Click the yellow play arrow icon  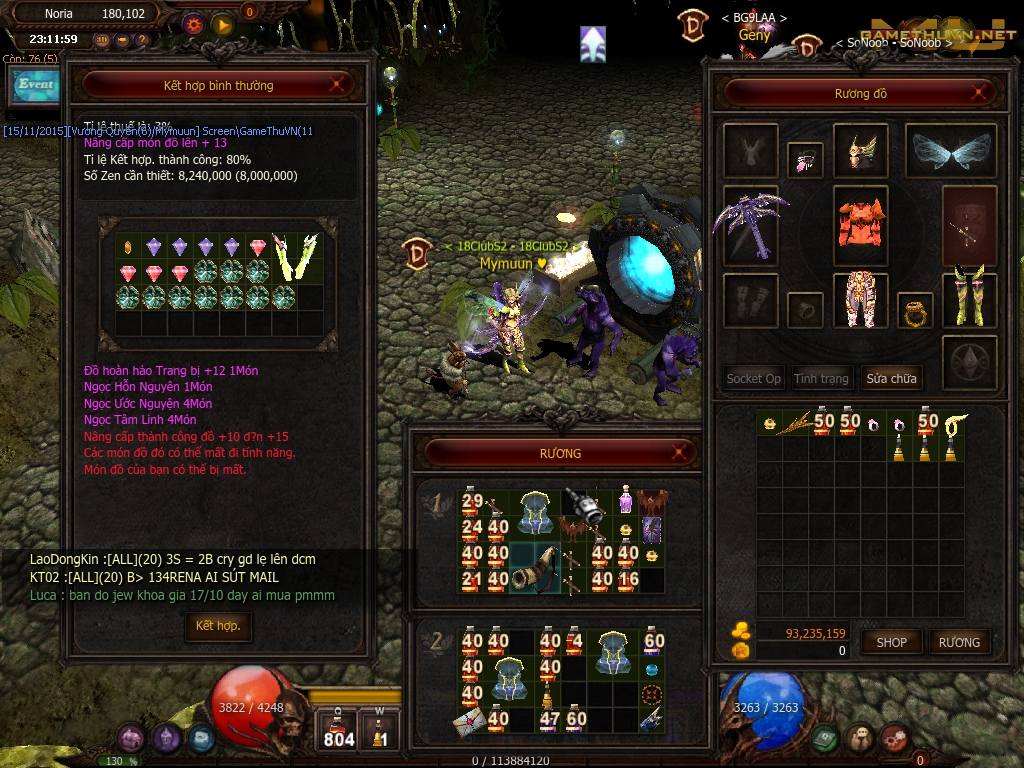pyautogui.click(x=222, y=24)
